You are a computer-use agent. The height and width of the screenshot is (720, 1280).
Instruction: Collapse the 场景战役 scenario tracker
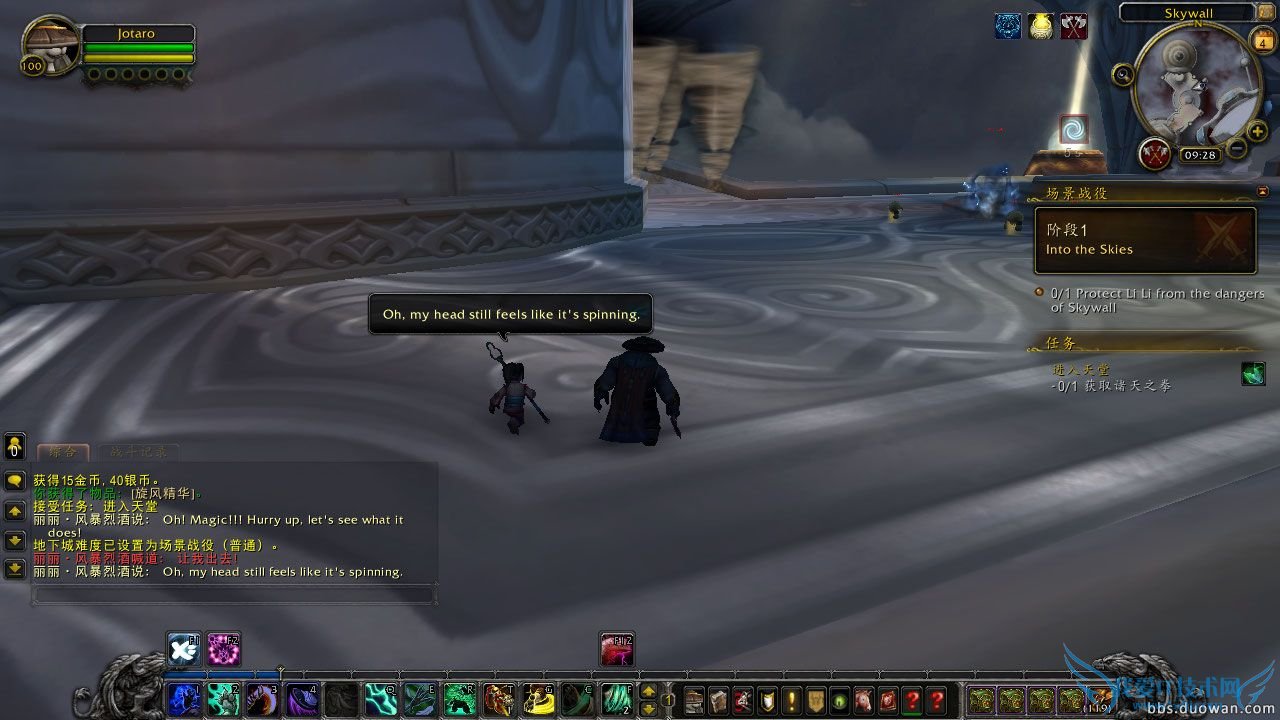[x=1264, y=190]
